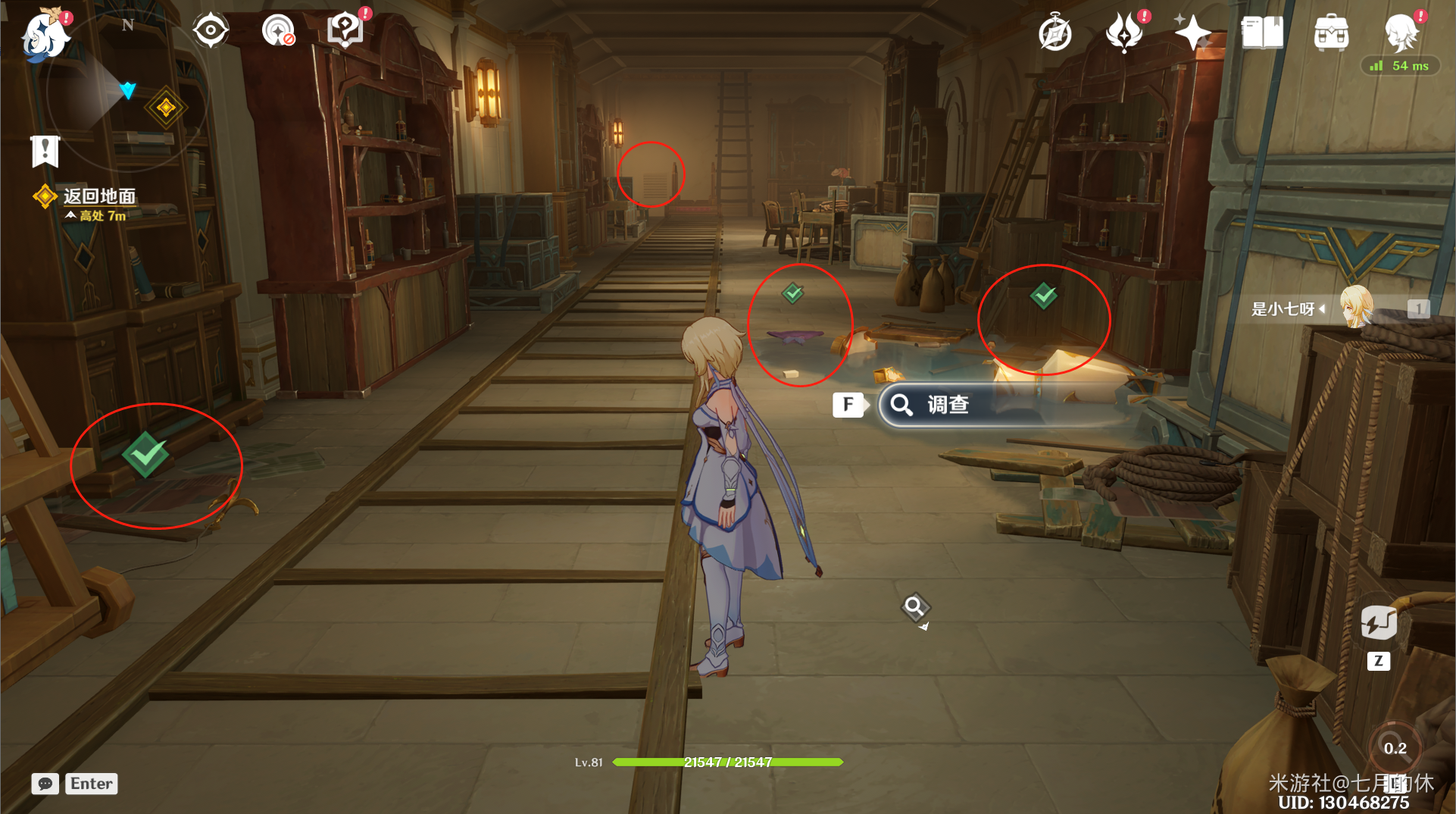Click the green HP bar showing 21547/21547
The height and width of the screenshot is (814, 1456).
point(726,762)
